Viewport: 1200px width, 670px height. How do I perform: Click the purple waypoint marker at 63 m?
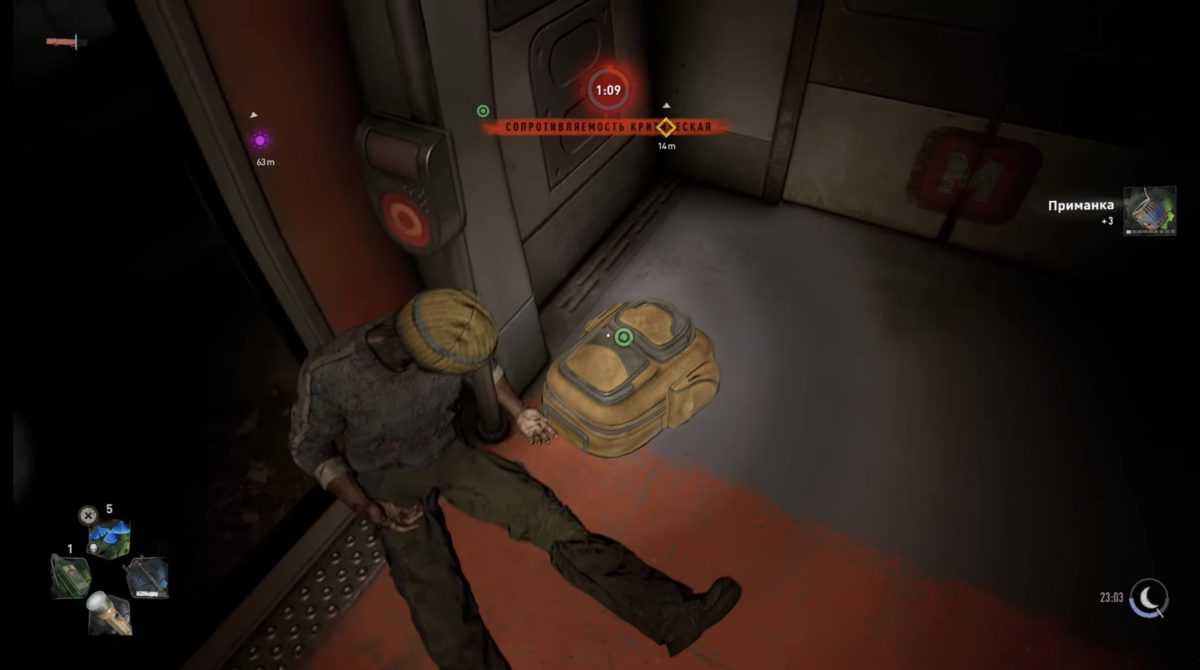(260, 140)
